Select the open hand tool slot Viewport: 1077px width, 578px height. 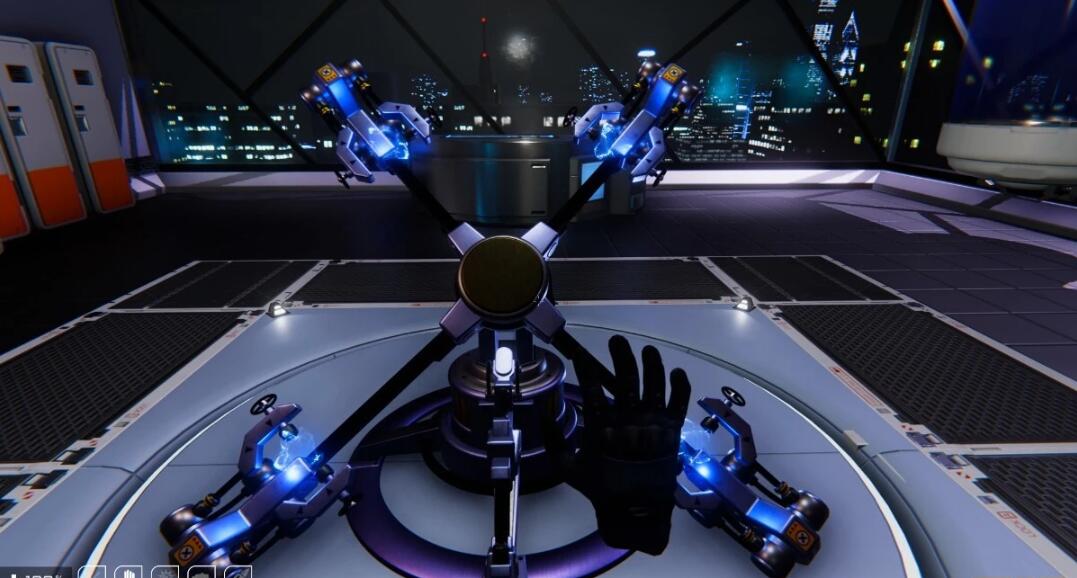pos(128,573)
